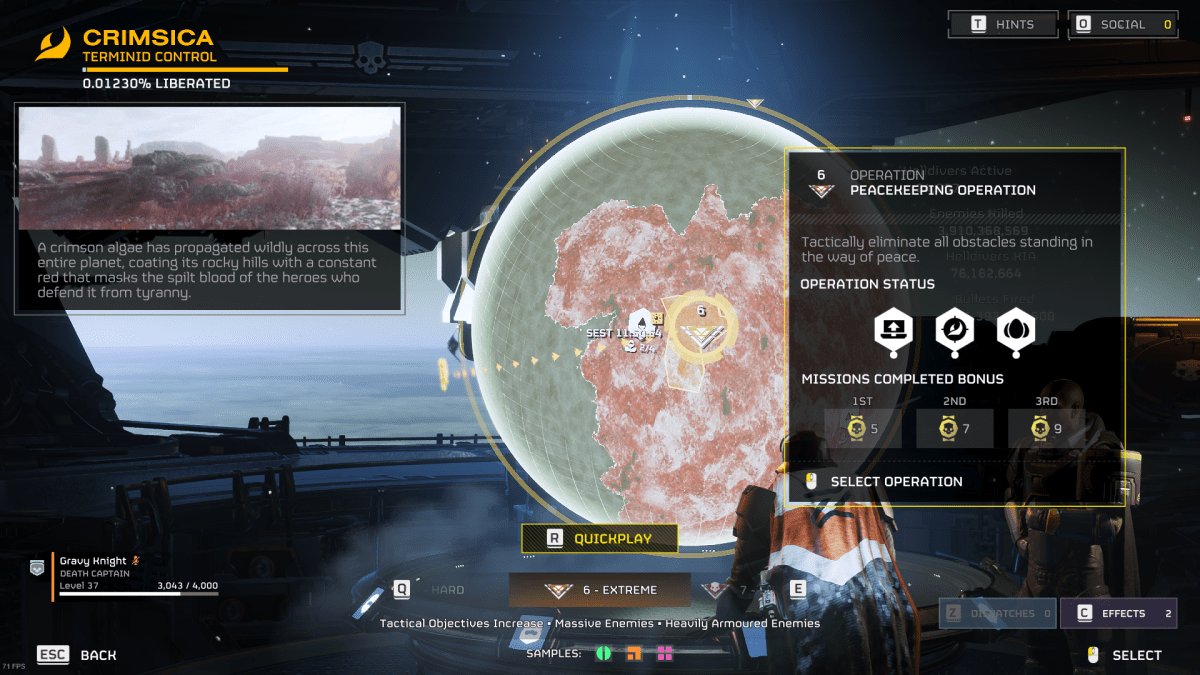Screen dimensions: 1200x675
Task: Start a Quickplay match
Action: coord(600,538)
